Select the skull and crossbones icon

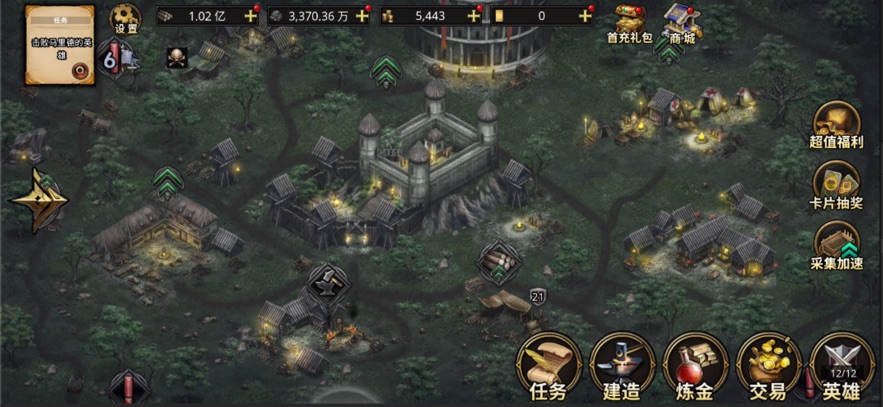tap(177, 57)
